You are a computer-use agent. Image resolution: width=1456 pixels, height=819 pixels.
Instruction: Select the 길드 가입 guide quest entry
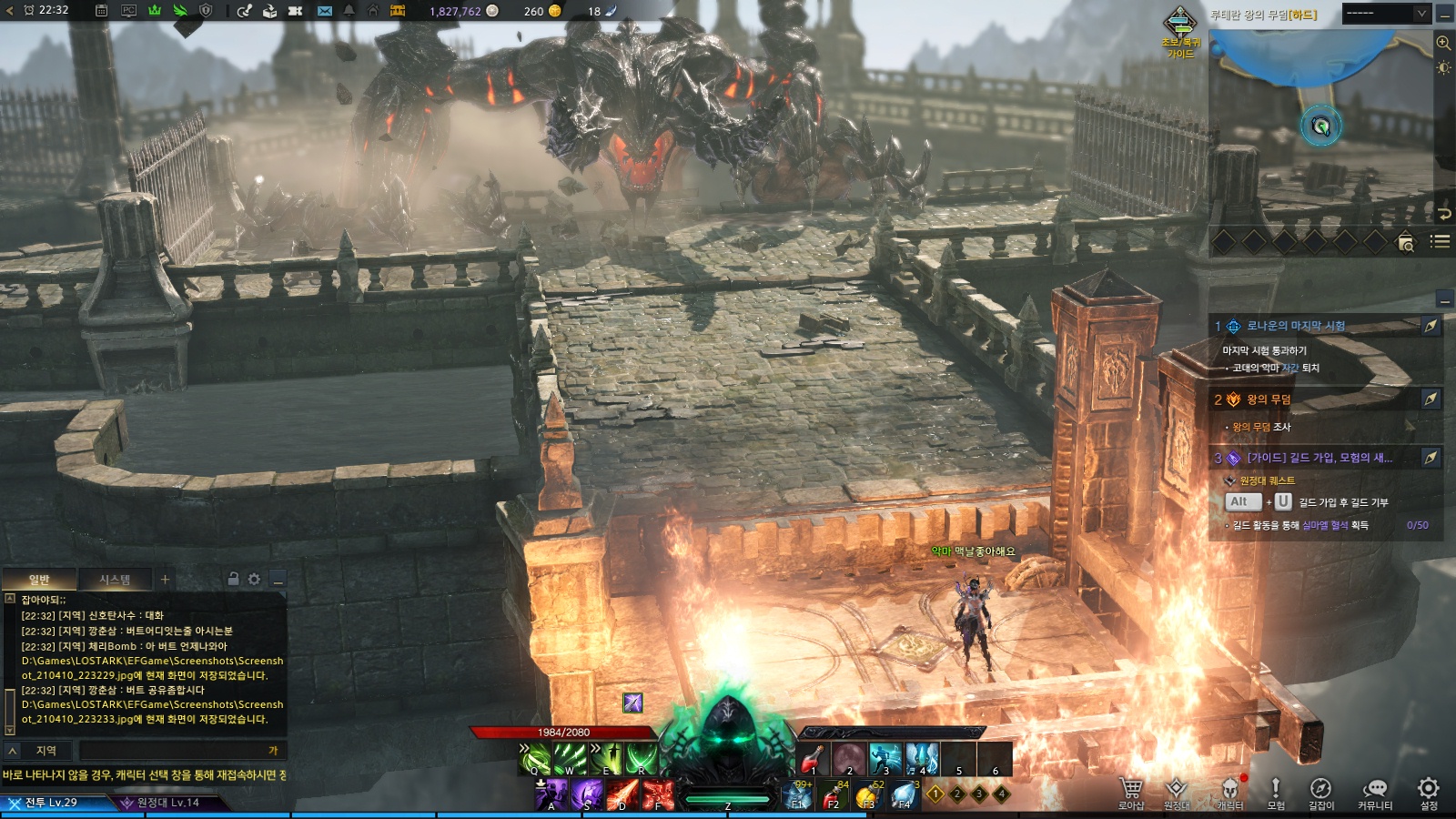click(x=1319, y=458)
